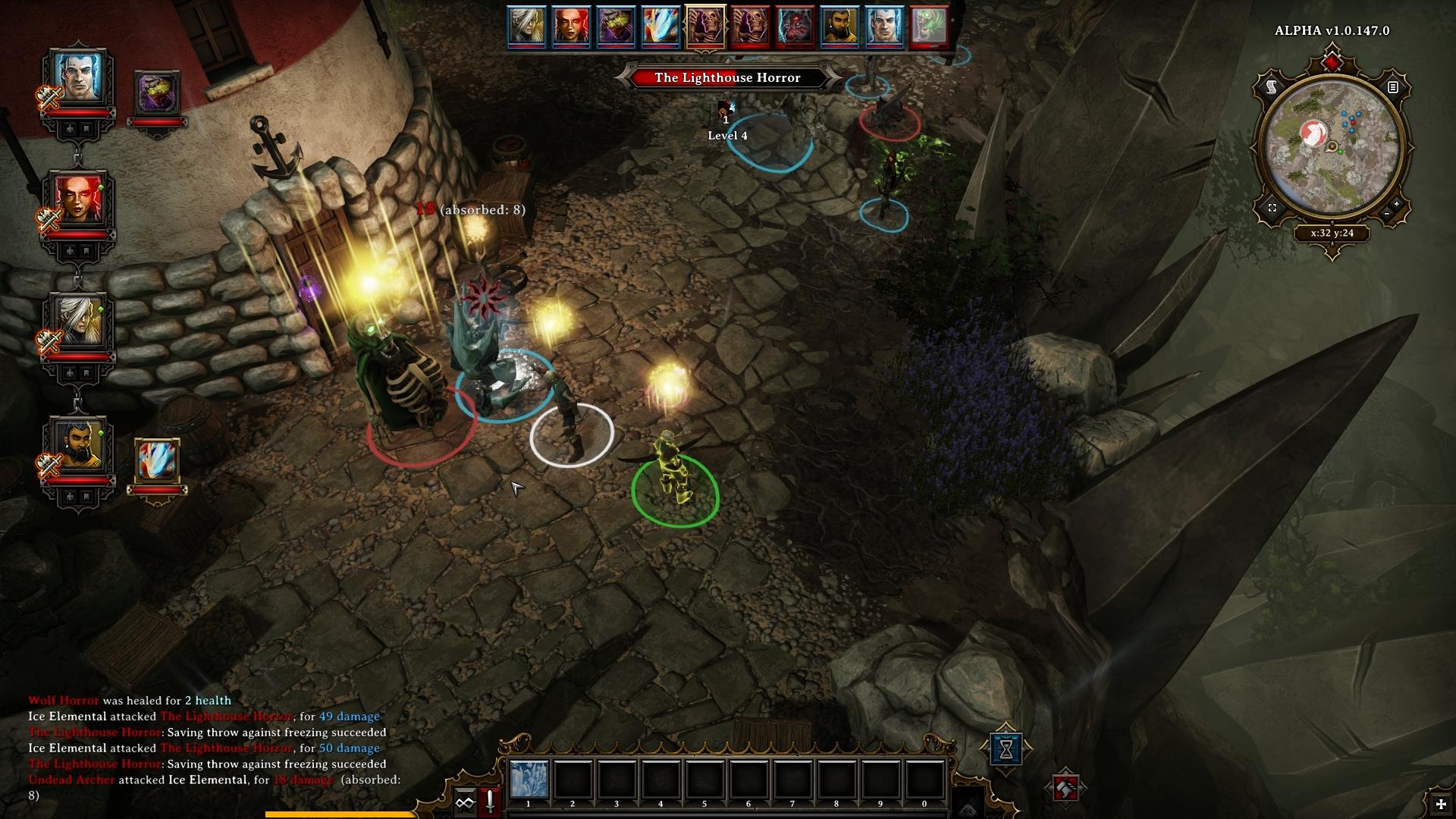Select the blue-haired hero party portrait
The image size is (1456, 819).
point(78,79)
